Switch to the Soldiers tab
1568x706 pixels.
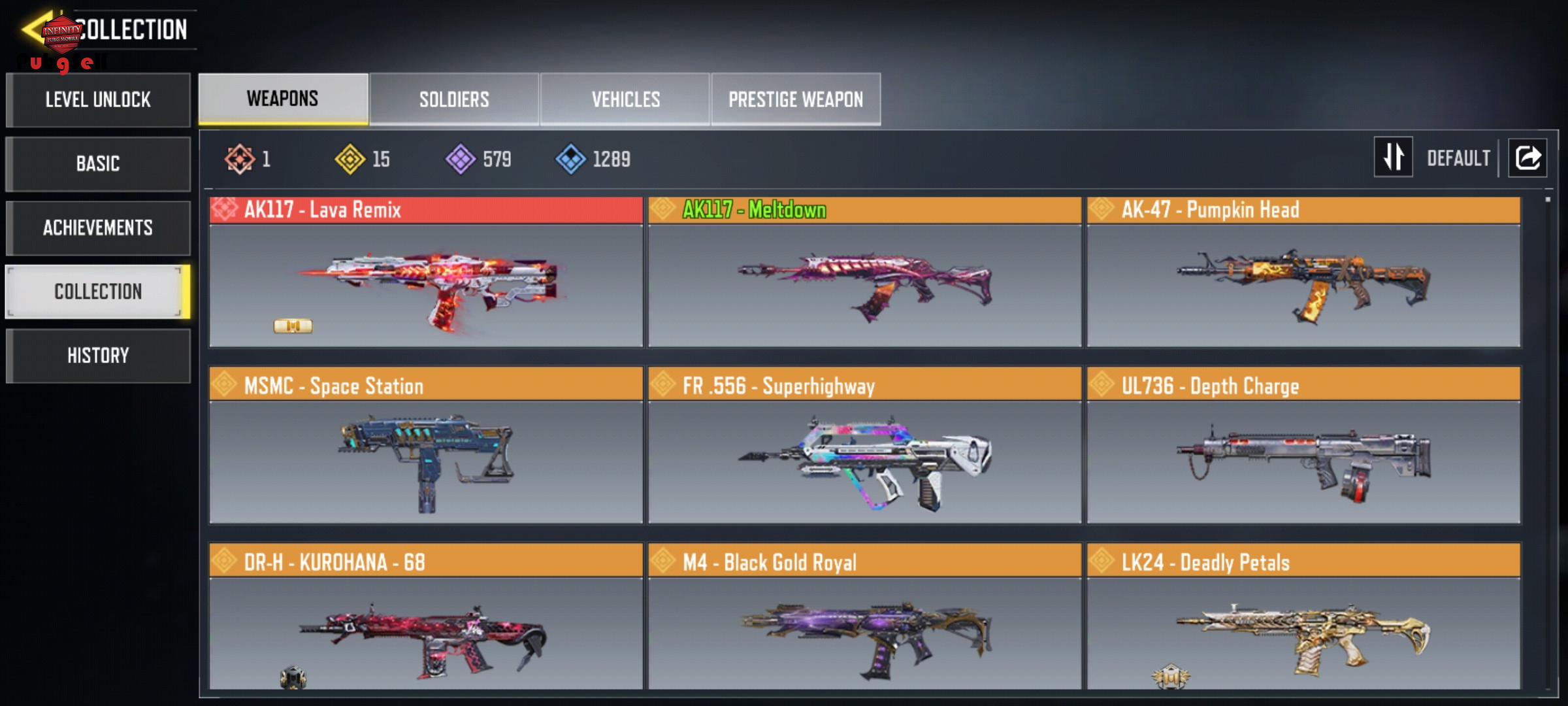coord(454,99)
